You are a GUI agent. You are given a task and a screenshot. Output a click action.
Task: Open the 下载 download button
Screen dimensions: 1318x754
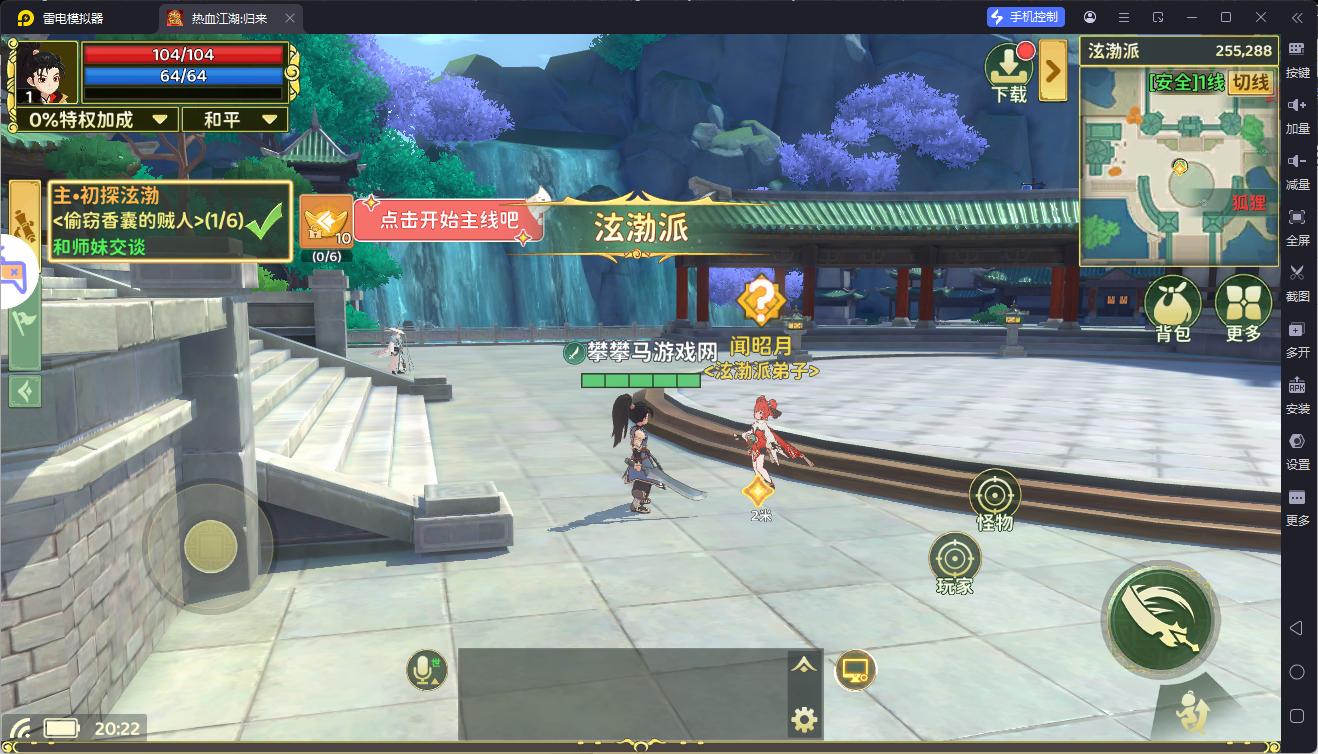click(x=1010, y=73)
